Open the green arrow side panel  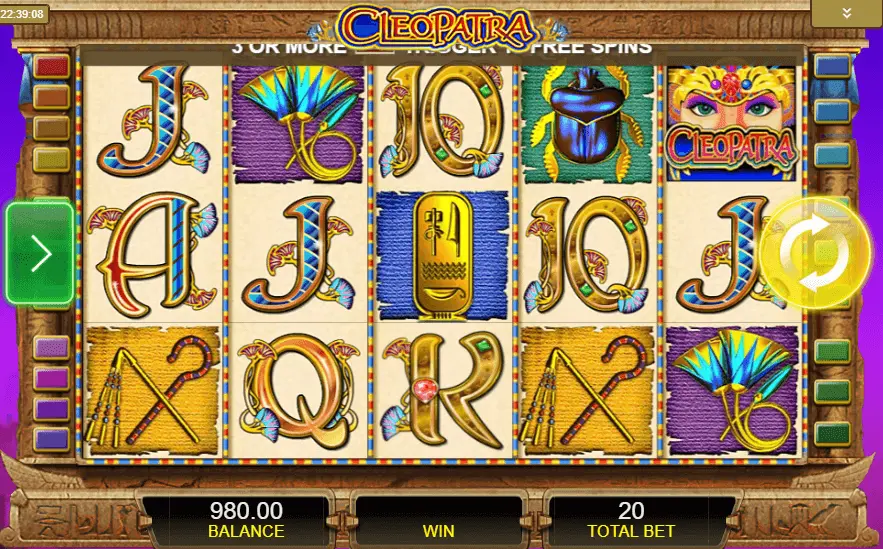coord(40,253)
